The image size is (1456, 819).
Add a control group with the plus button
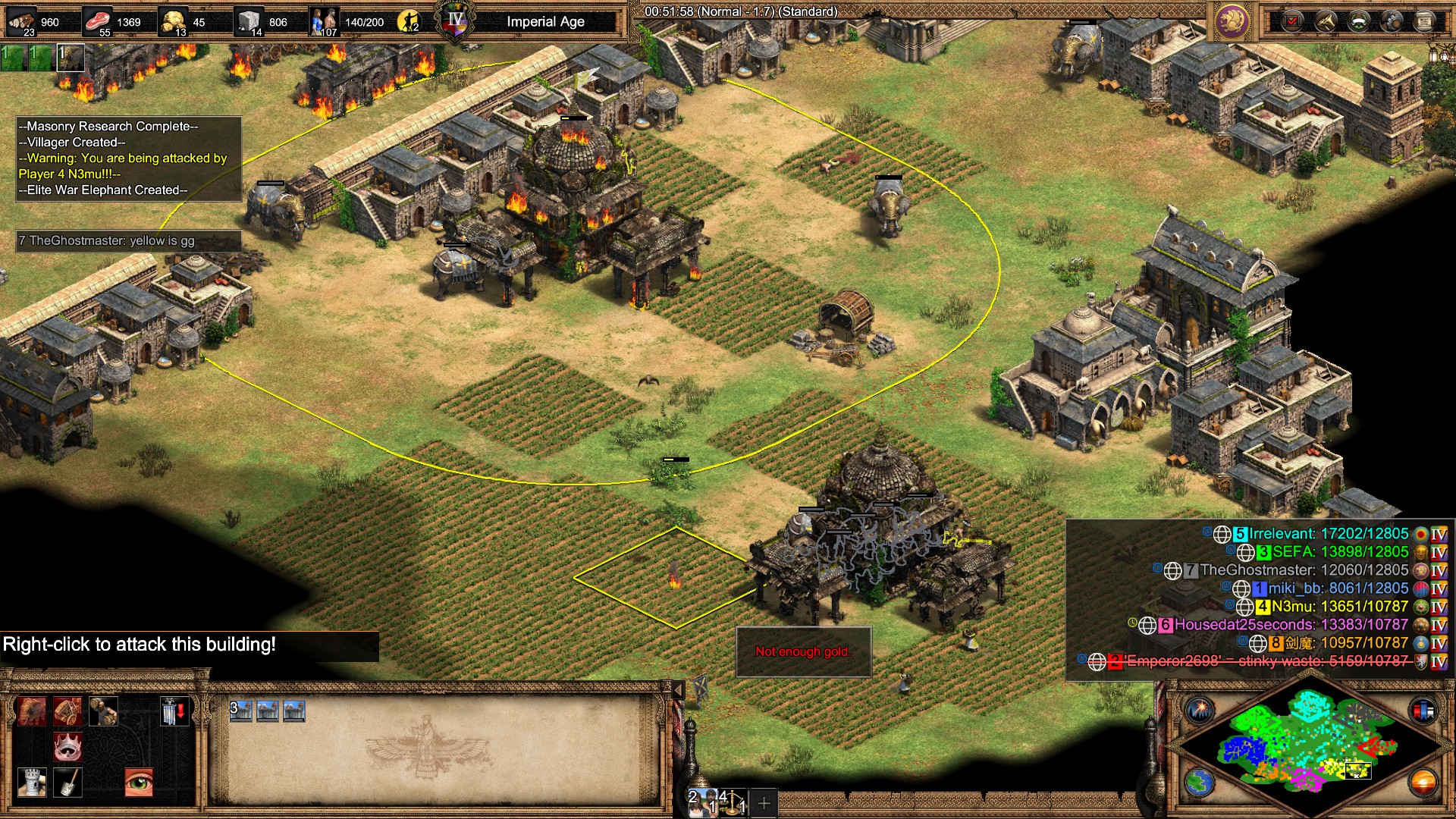(x=764, y=802)
